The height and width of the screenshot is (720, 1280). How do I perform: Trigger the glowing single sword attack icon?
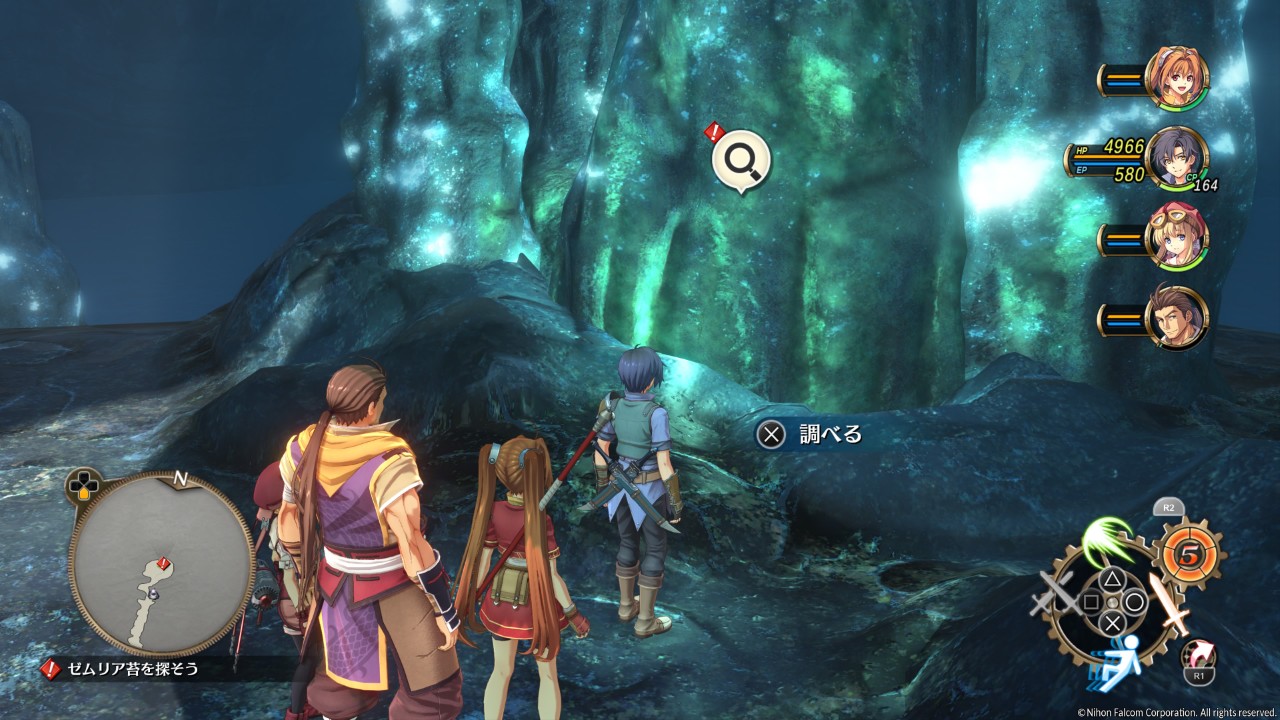click(1169, 602)
